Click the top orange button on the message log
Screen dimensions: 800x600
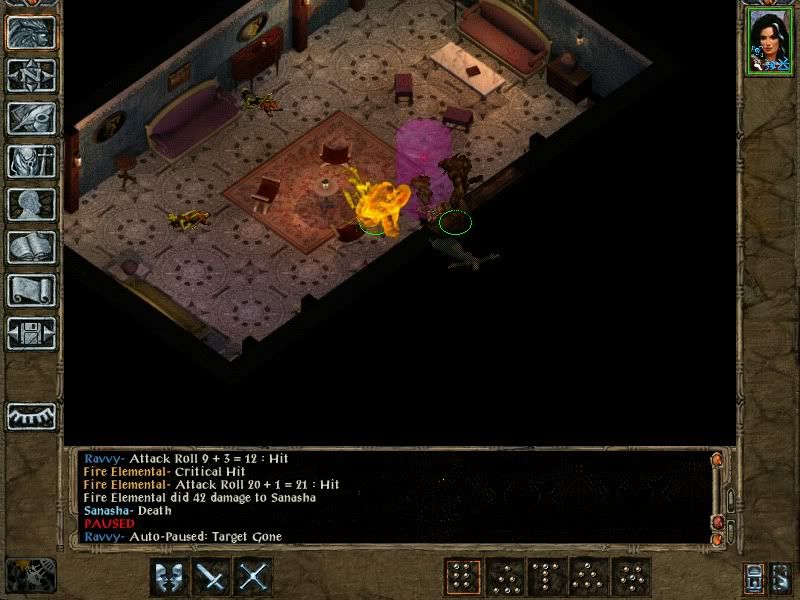coord(715,461)
